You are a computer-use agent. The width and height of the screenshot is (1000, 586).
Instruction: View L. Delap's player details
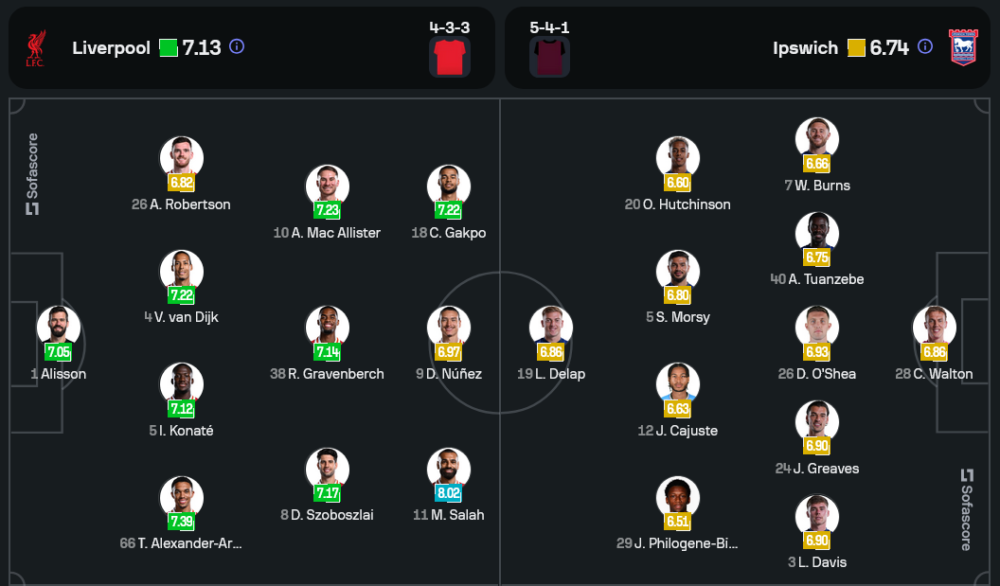click(x=551, y=328)
